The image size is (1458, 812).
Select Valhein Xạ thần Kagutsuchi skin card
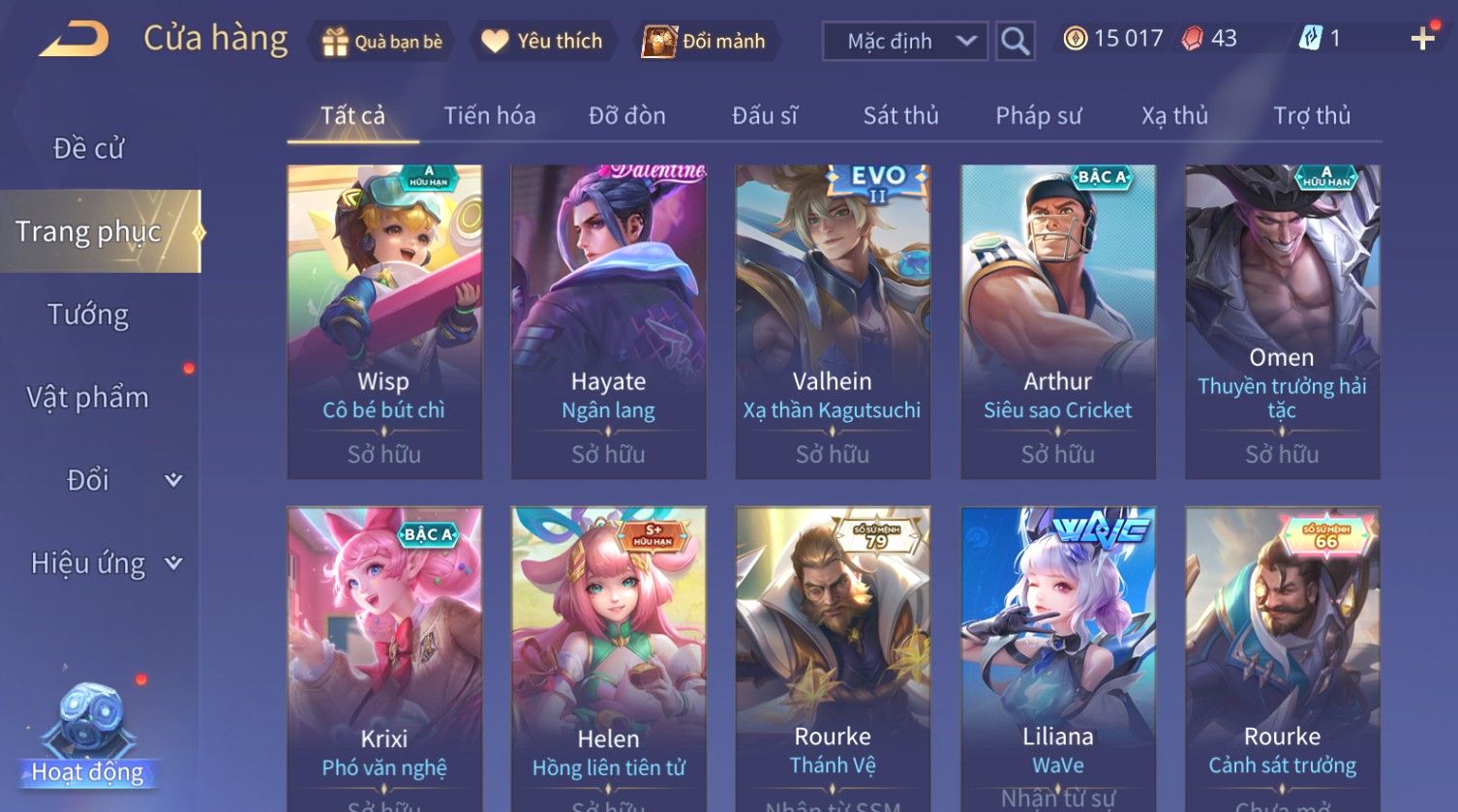833,321
